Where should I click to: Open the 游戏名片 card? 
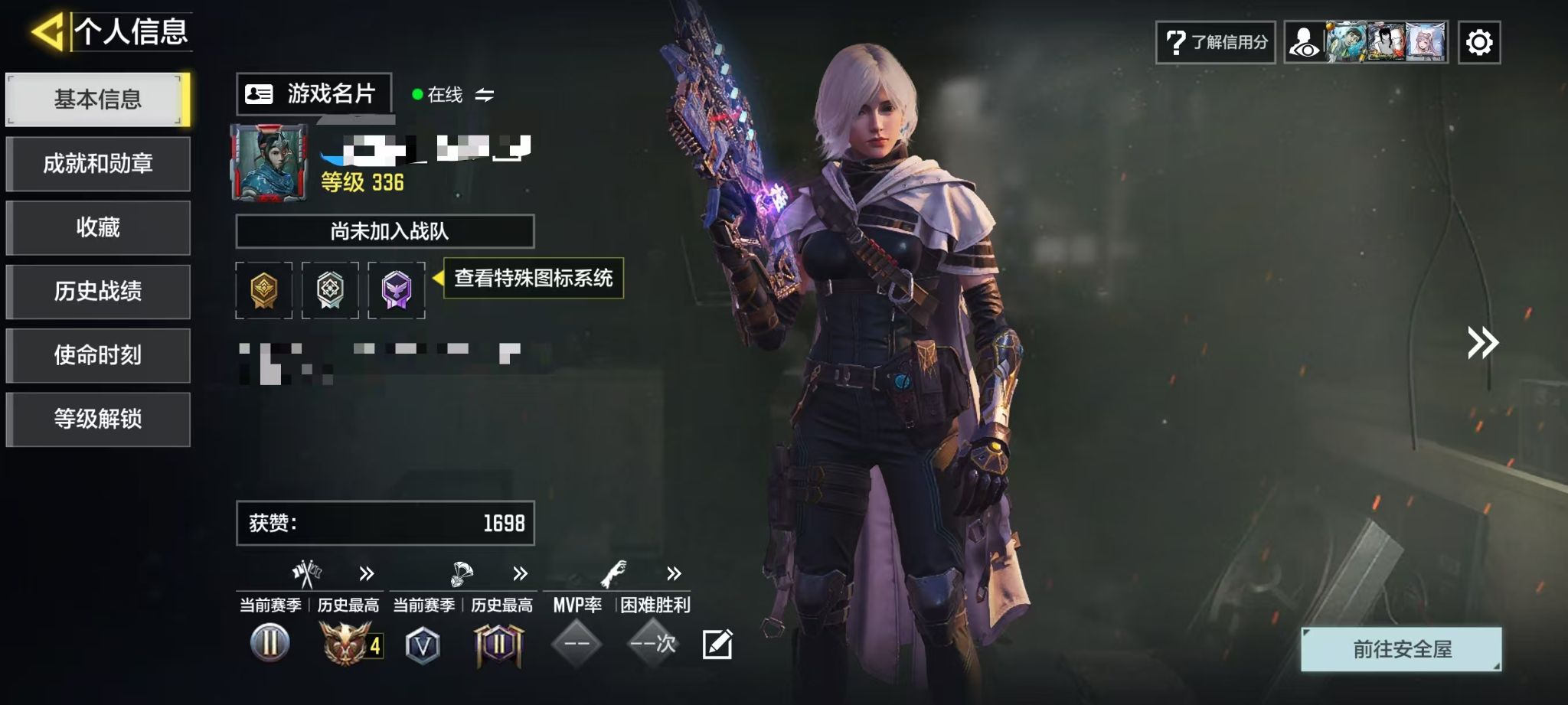pyautogui.click(x=314, y=94)
